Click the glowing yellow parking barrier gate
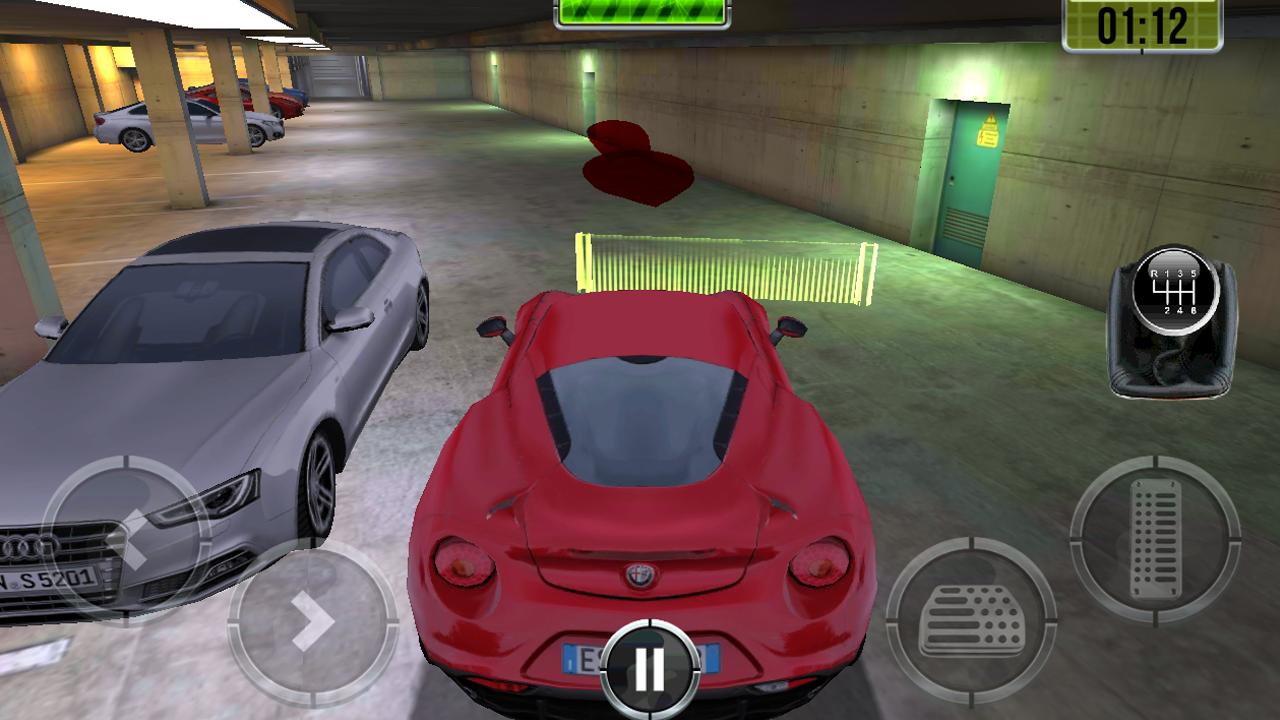 (x=723, y=268)
